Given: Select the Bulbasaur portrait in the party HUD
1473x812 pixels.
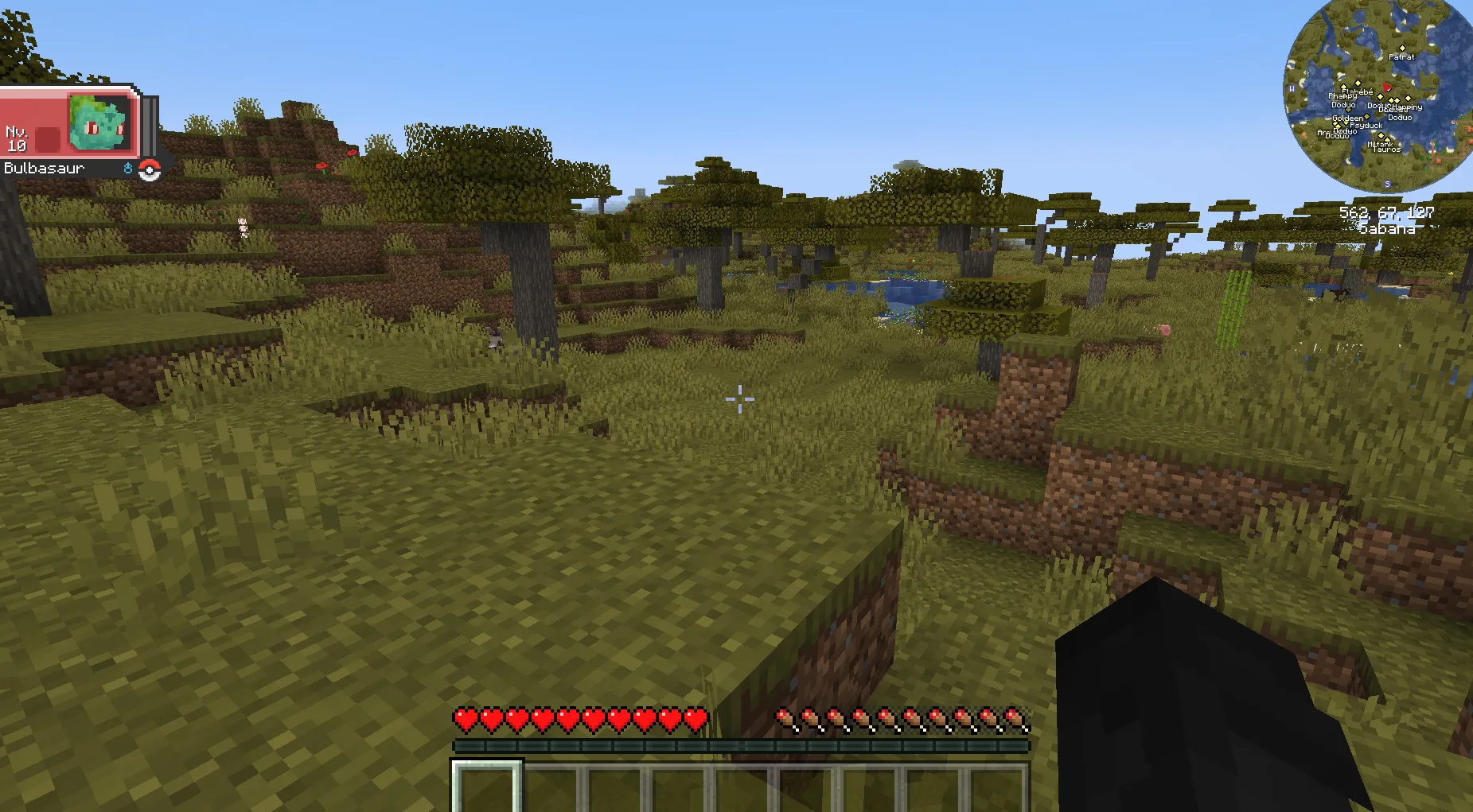Looking at the screenshot, I should 100,122.
